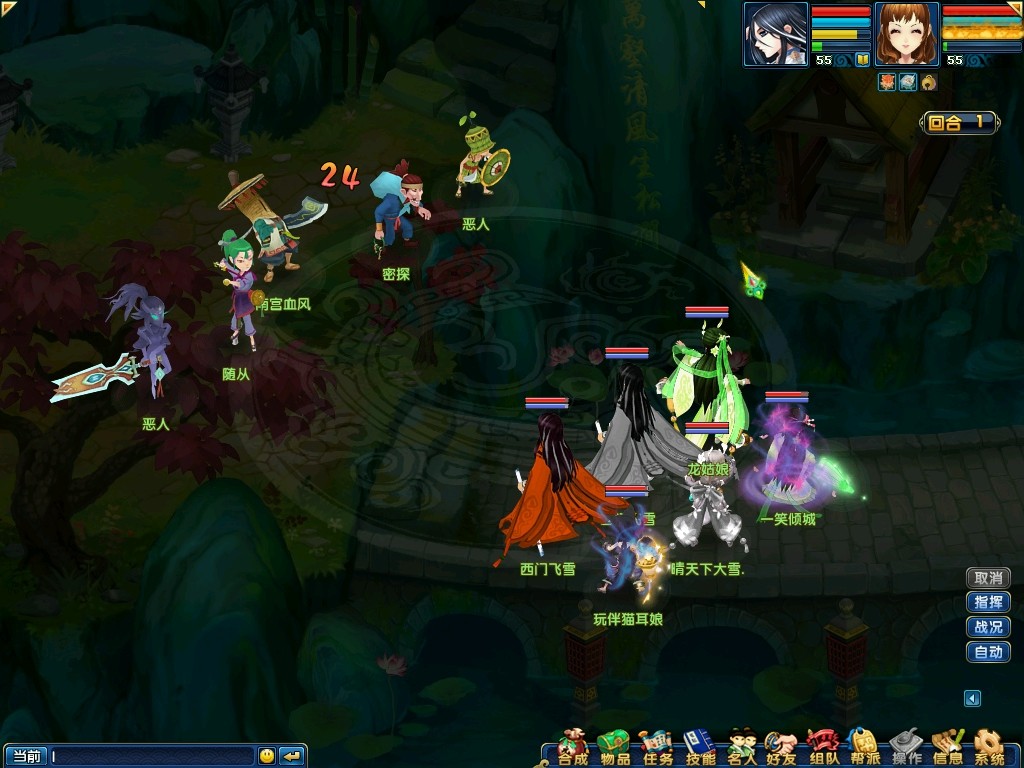Open the 合成 crafting menu
The image size is (1024, 768).
click(573, 746)
